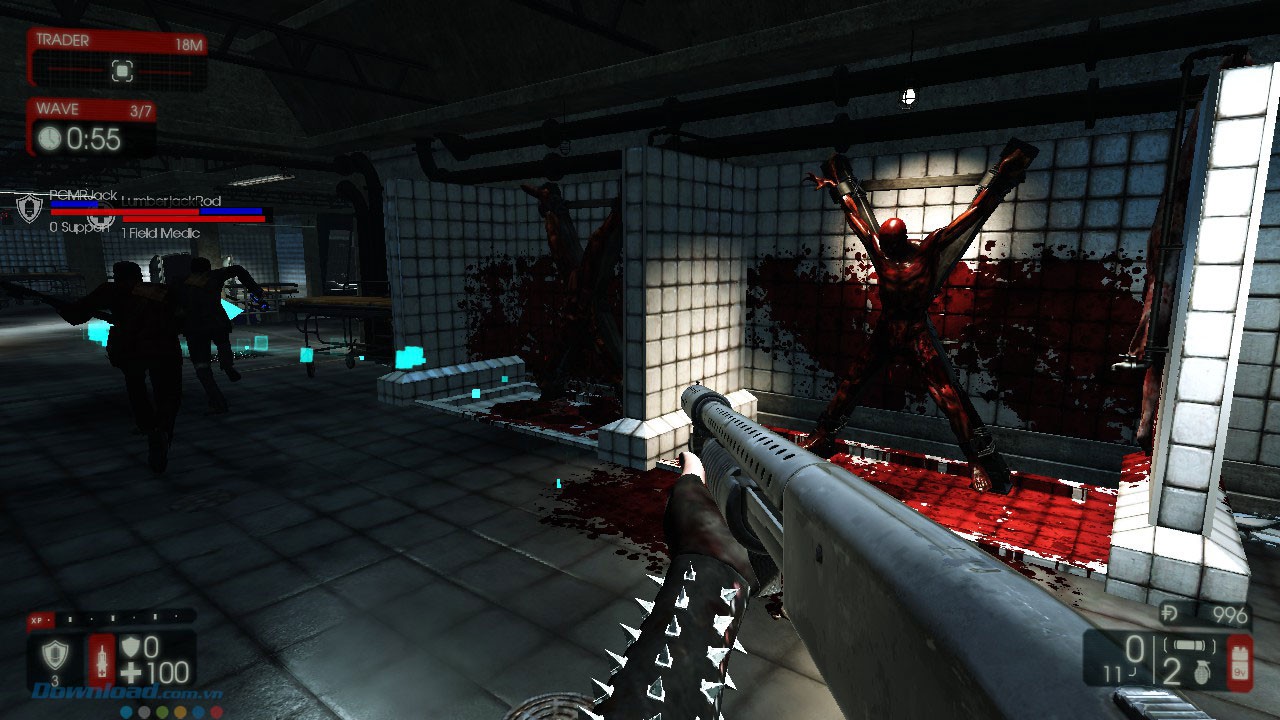
Task: Click LumberjackRod's red health bar
Action: point(192,219)
